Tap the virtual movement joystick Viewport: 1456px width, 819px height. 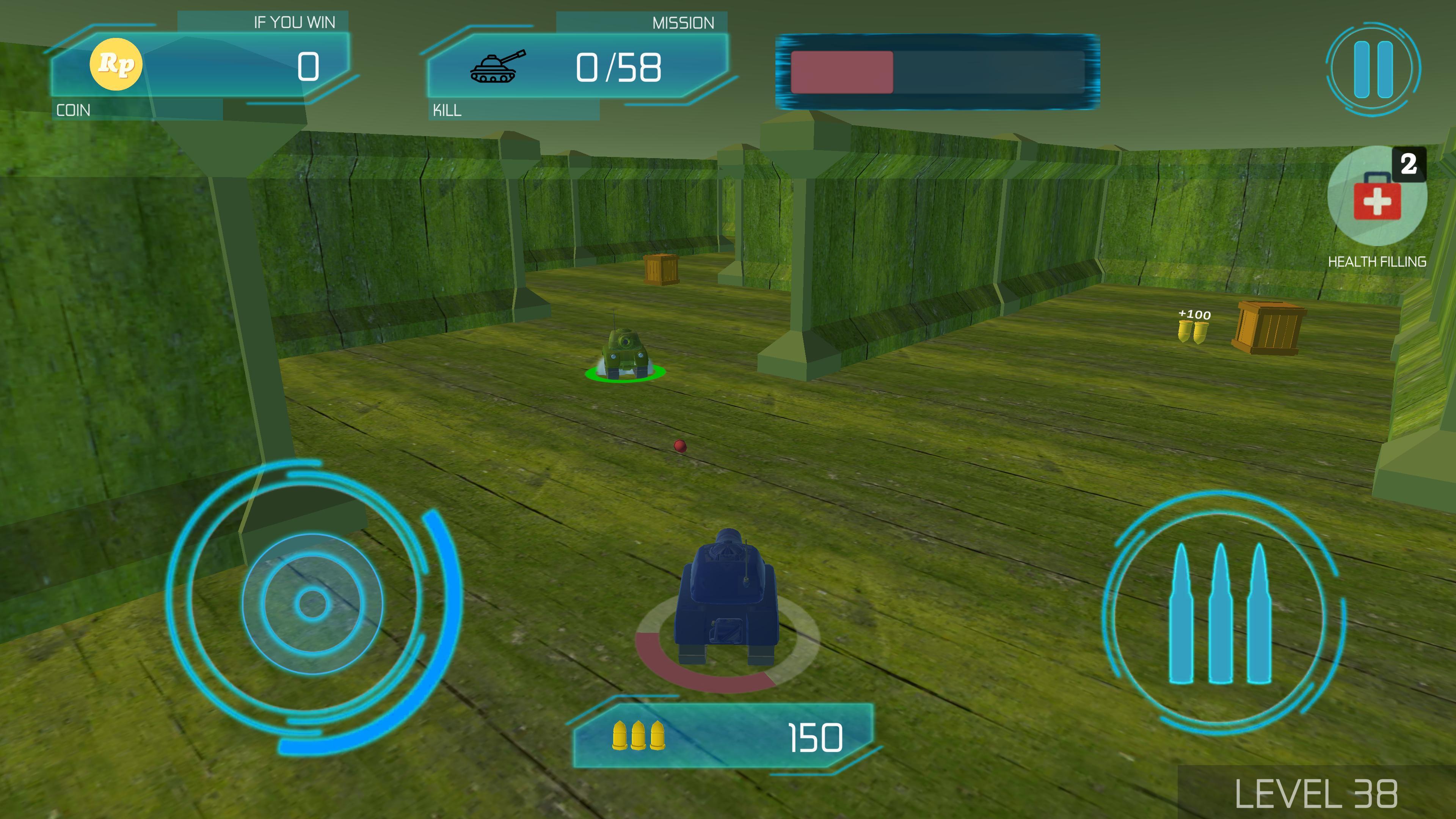pyautogui.click(x=312, y=604)
